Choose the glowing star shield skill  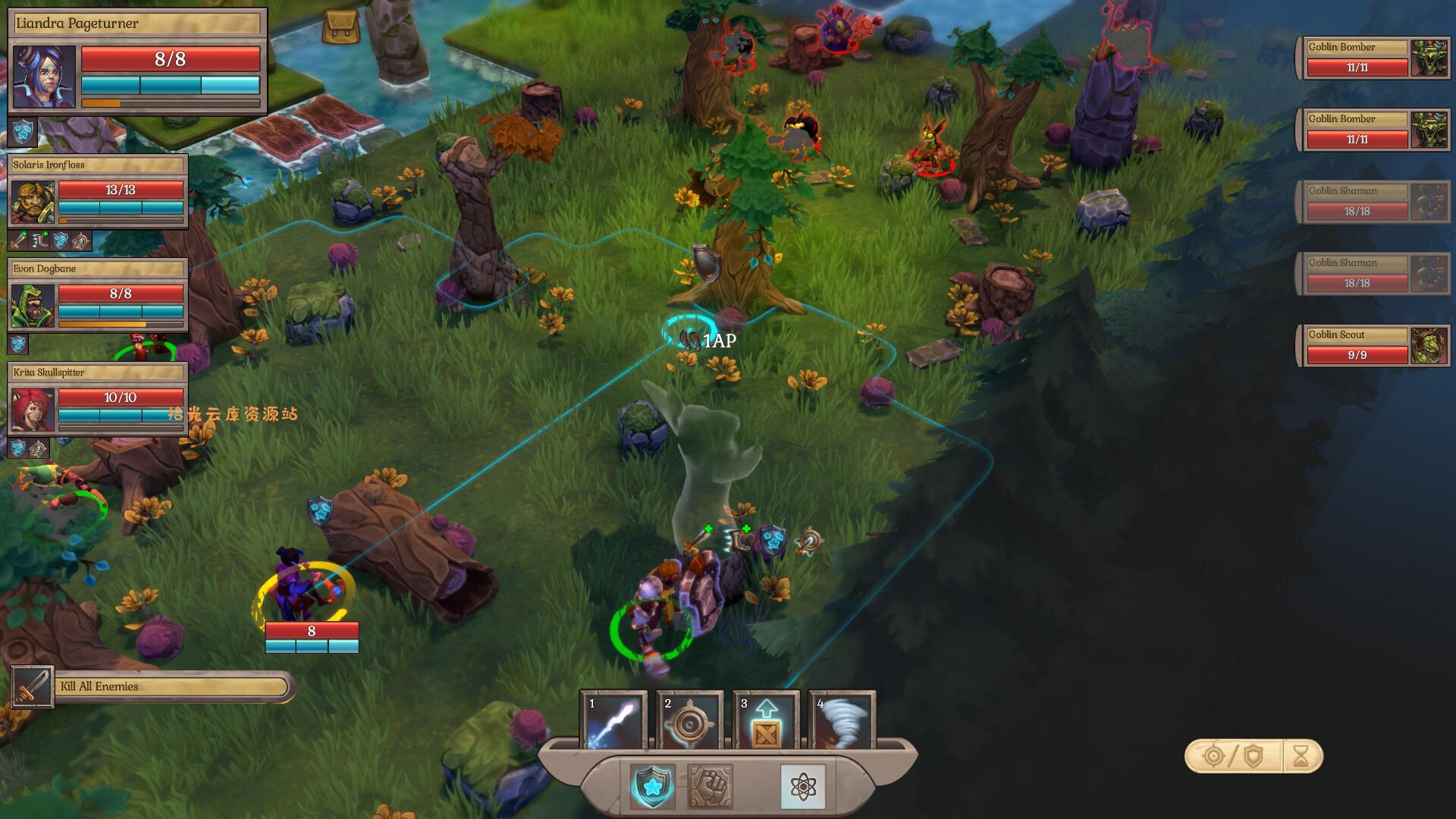click(x=652, y=786)
